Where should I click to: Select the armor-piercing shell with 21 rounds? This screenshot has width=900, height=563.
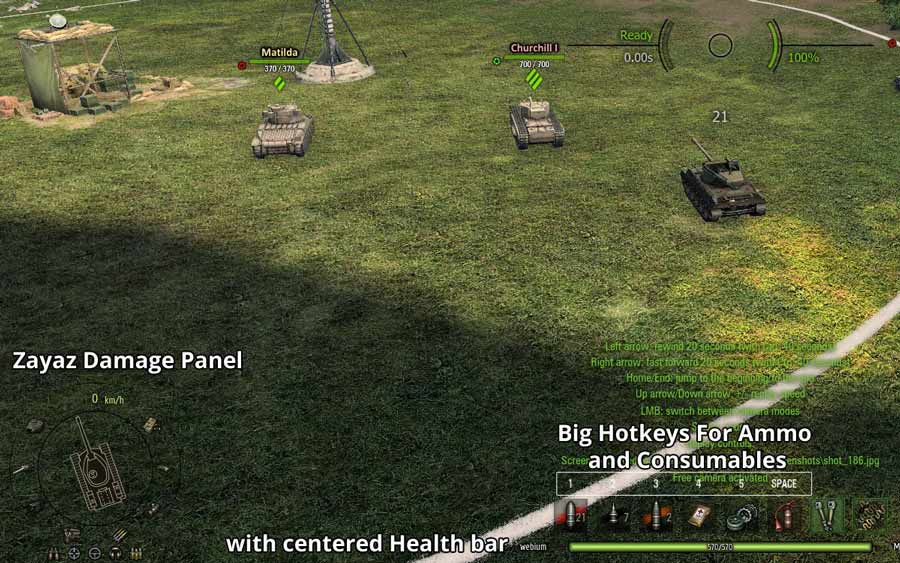coord(572,516)
